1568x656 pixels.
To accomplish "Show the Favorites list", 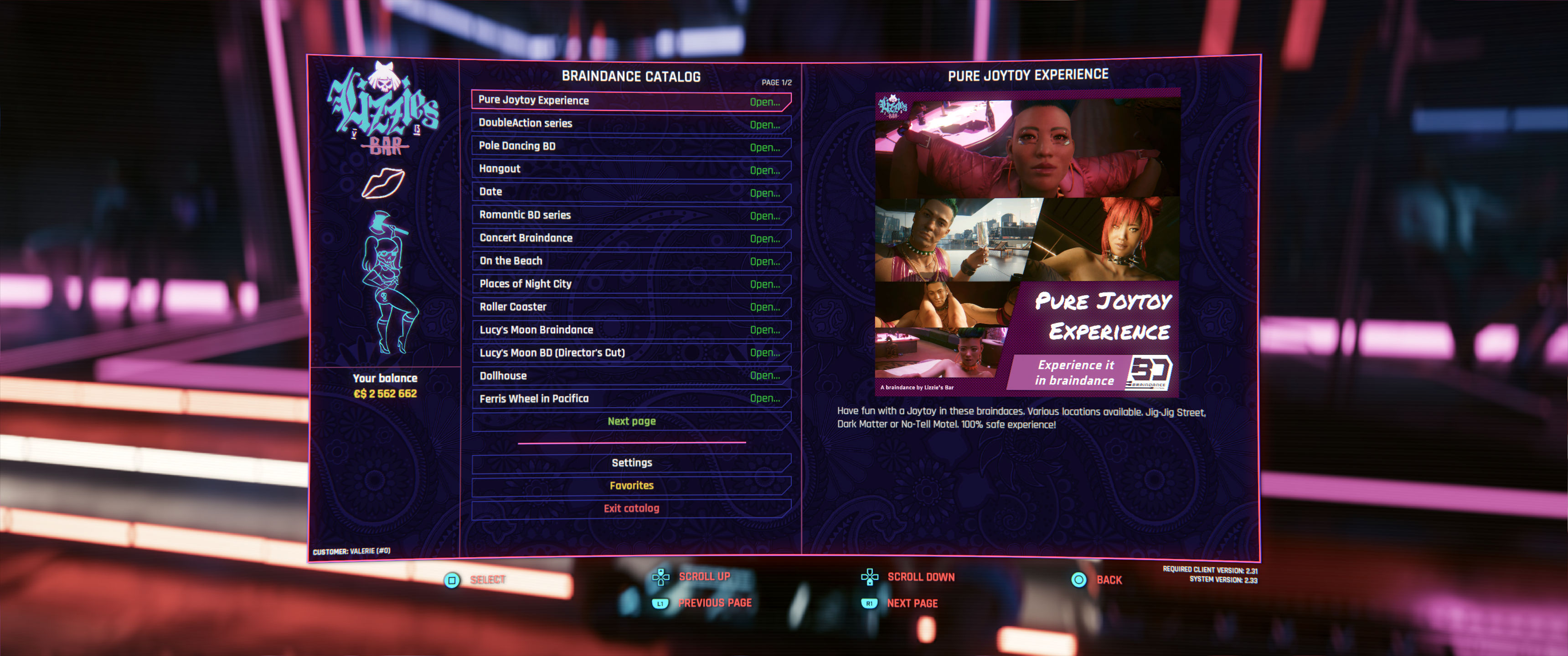I will pos(631,486).
